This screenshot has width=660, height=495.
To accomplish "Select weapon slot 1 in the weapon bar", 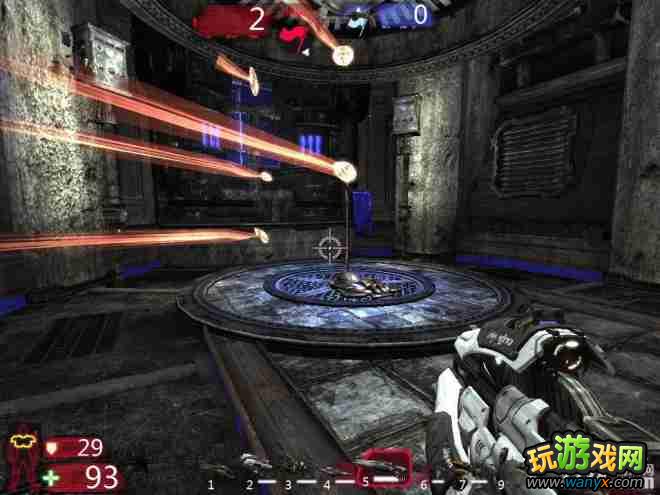I will pyautogui.click(x=211, y=482).
